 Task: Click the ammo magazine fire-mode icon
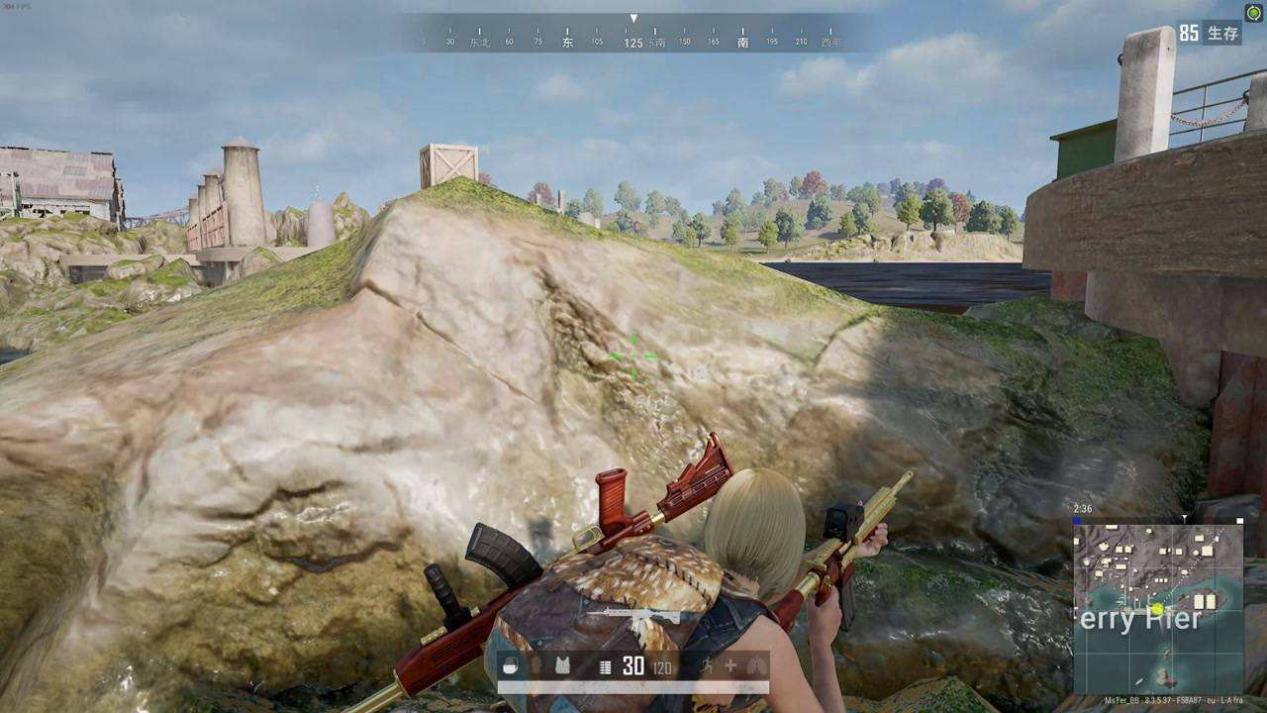pyautogui.click(x=605, y=667)
